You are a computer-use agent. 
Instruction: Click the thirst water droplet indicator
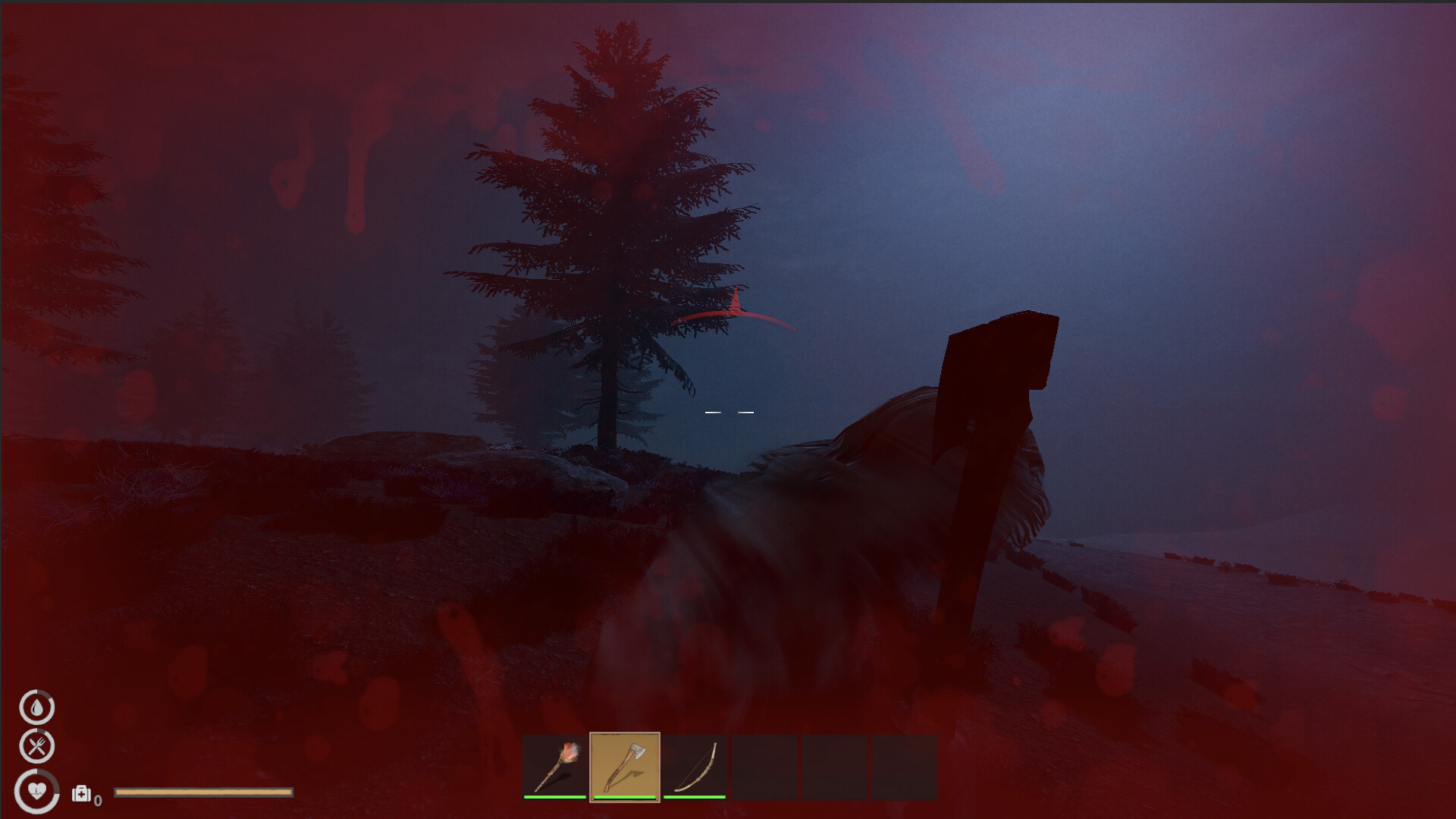click(36, 707)
